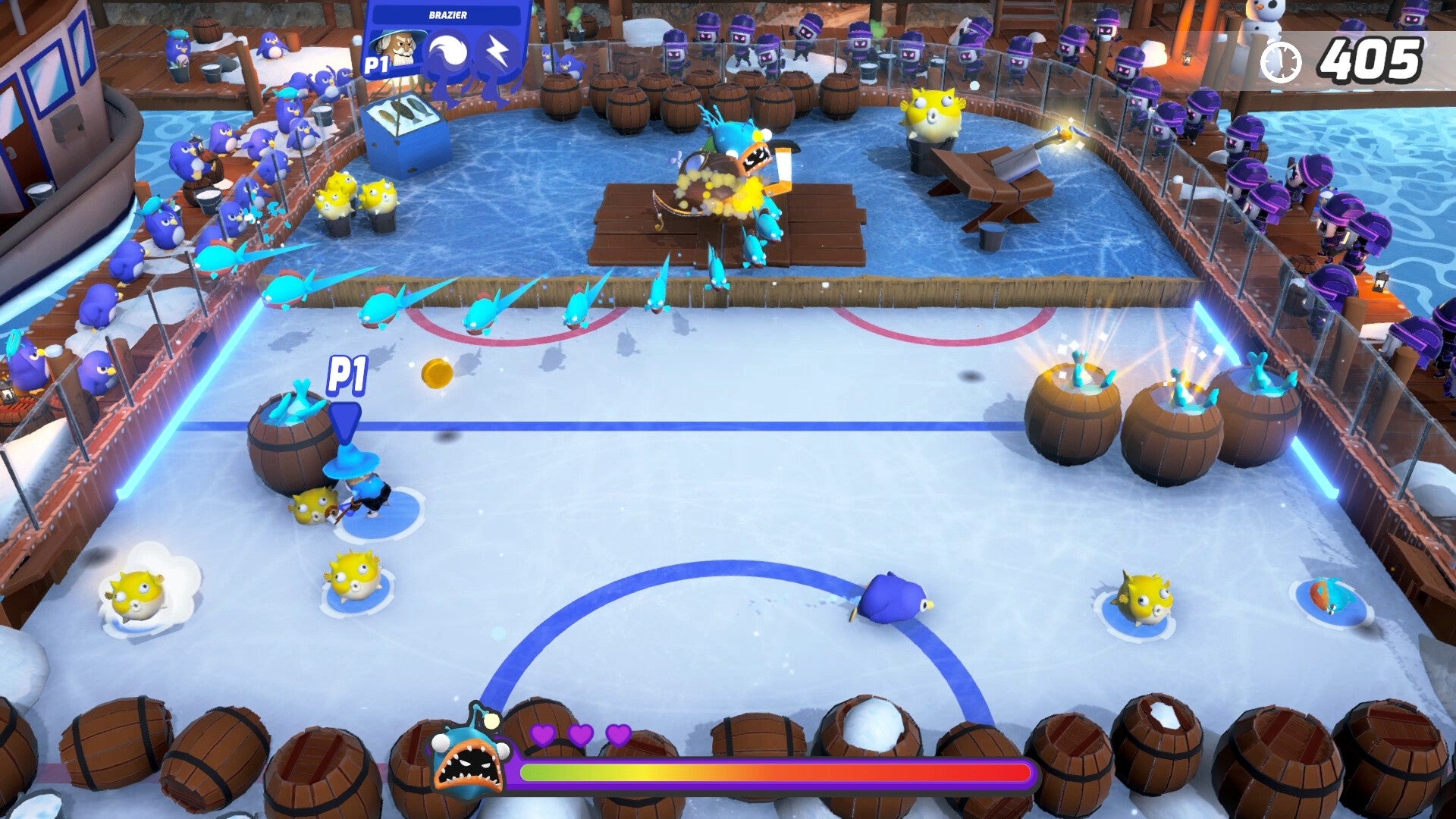Toggle the middle purple heart on the boss HUD
This screenshot has height=819, width=1456.
pos(579,734)
